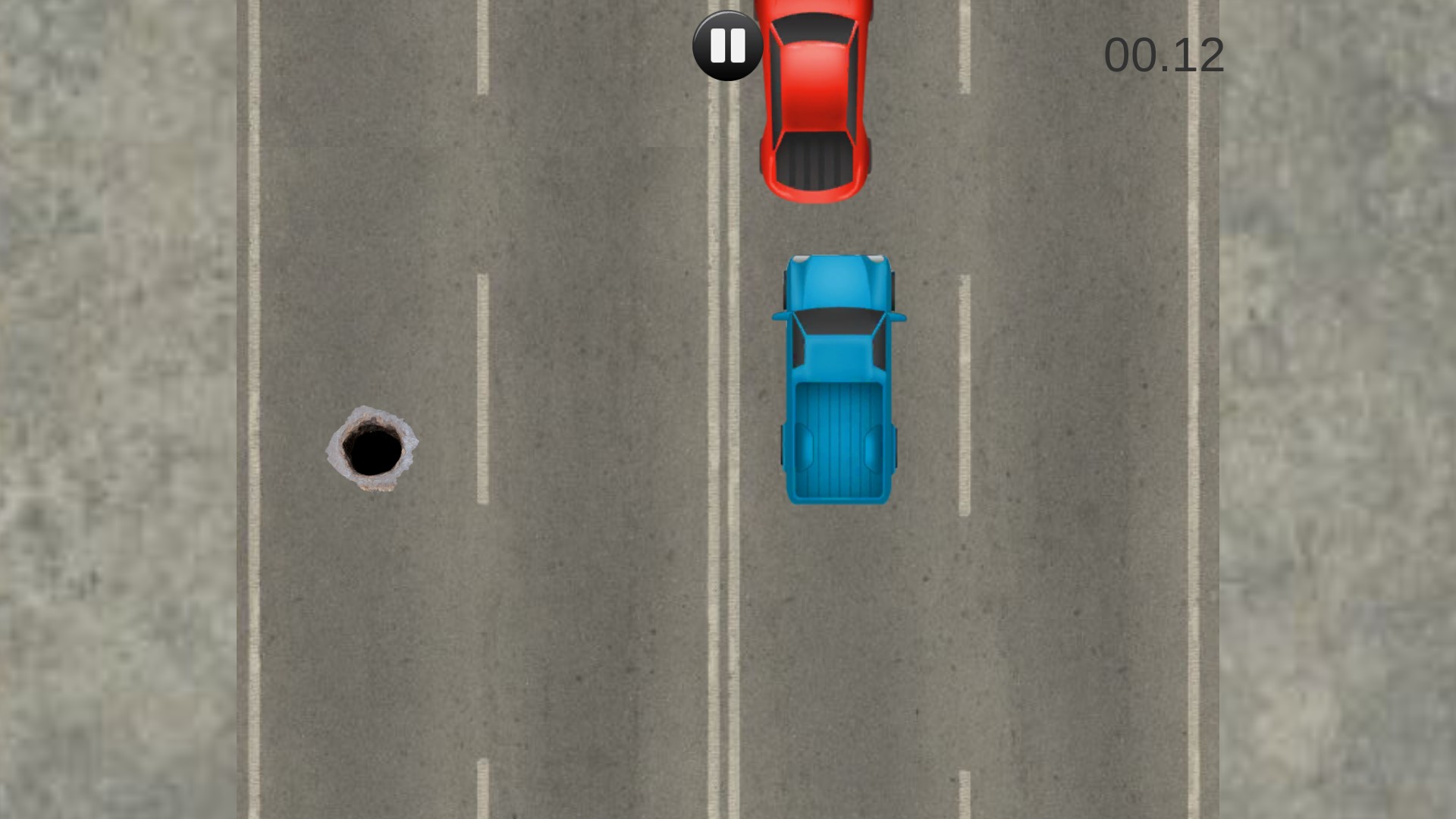Viewport: 1456px width, 819px height.
Task: Pause the game with the round button
Action: [727, 46]
